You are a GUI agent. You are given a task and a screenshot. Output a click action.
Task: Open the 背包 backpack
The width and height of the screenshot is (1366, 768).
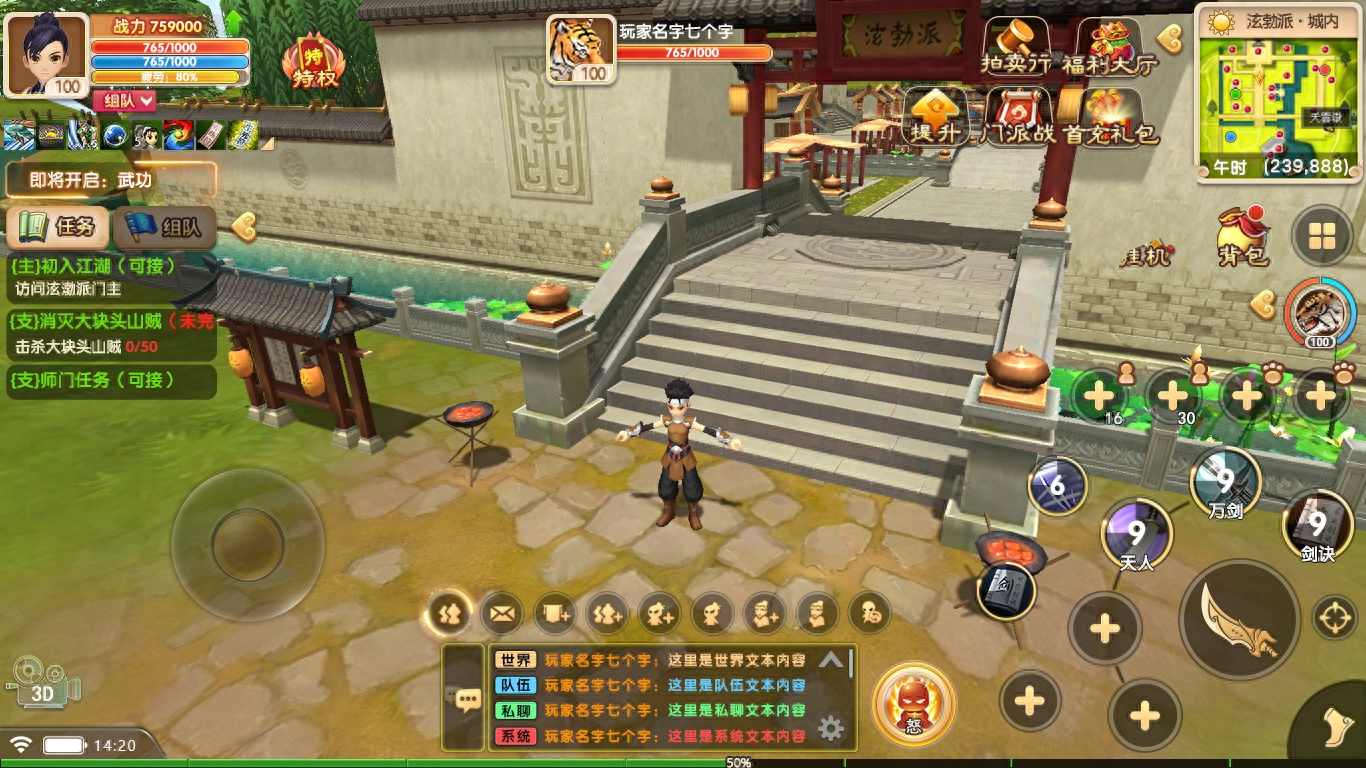(x=1242, y=236)
